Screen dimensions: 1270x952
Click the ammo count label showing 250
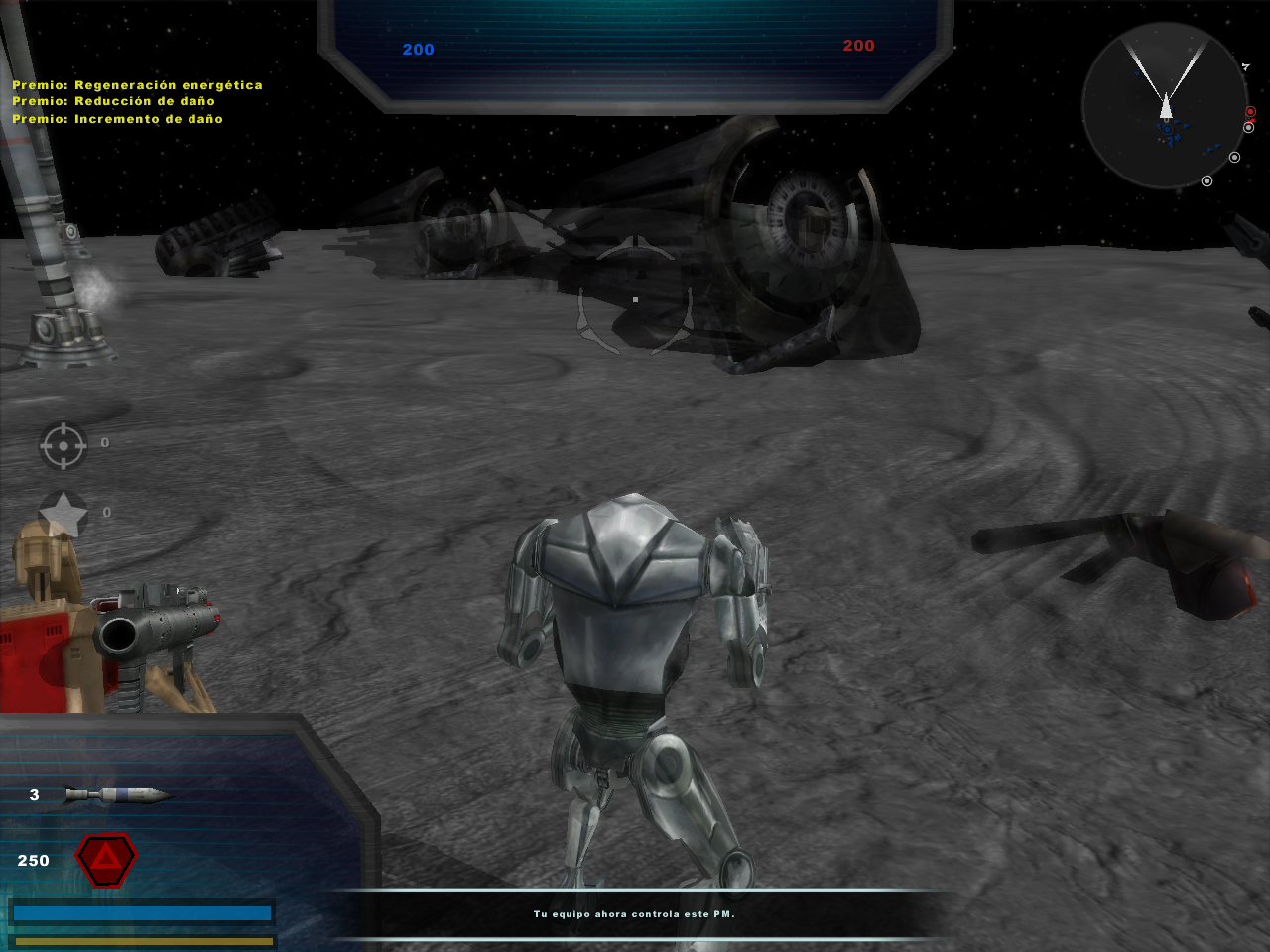[33, 861]
